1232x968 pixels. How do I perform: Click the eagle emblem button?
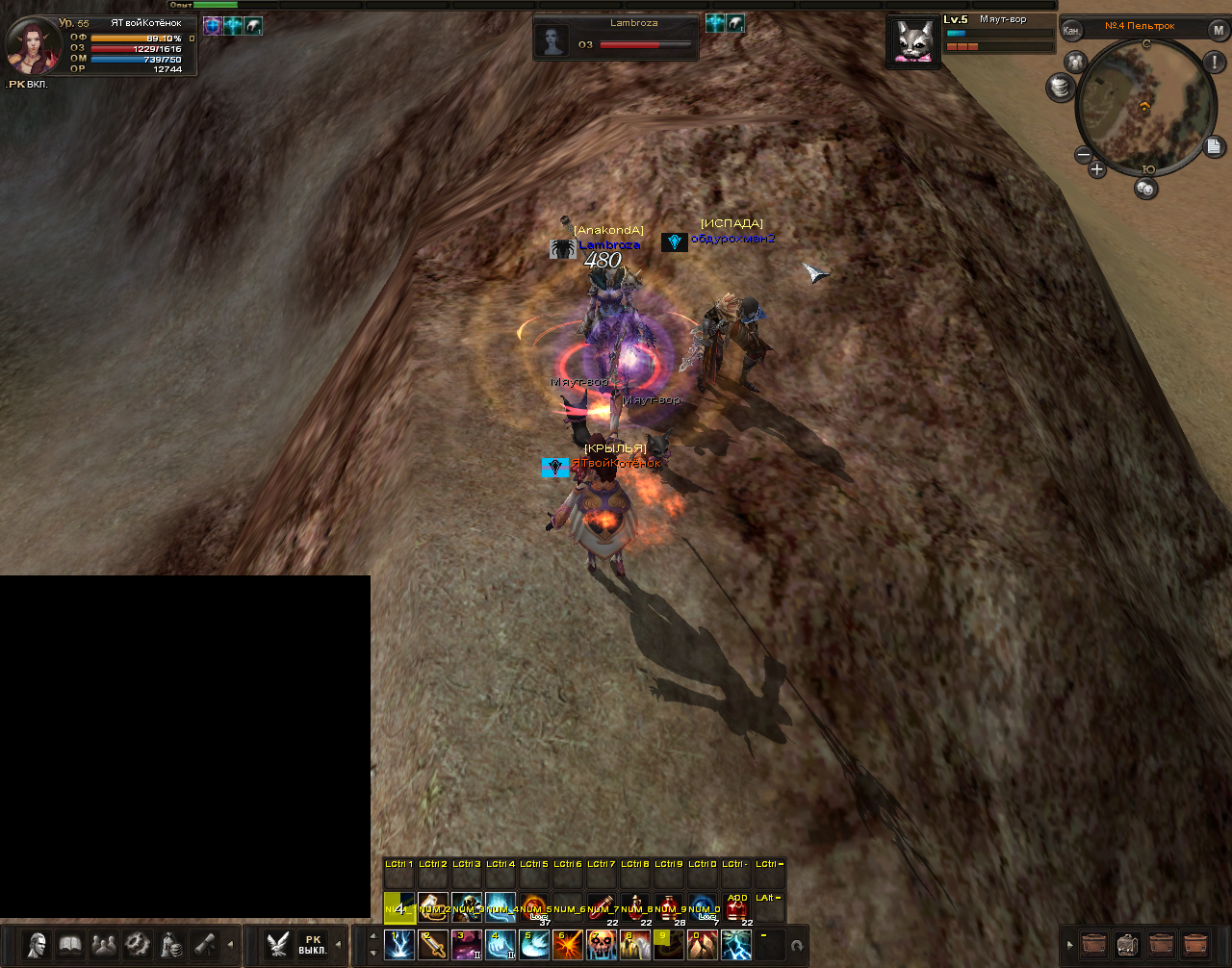tap(278, 944)
